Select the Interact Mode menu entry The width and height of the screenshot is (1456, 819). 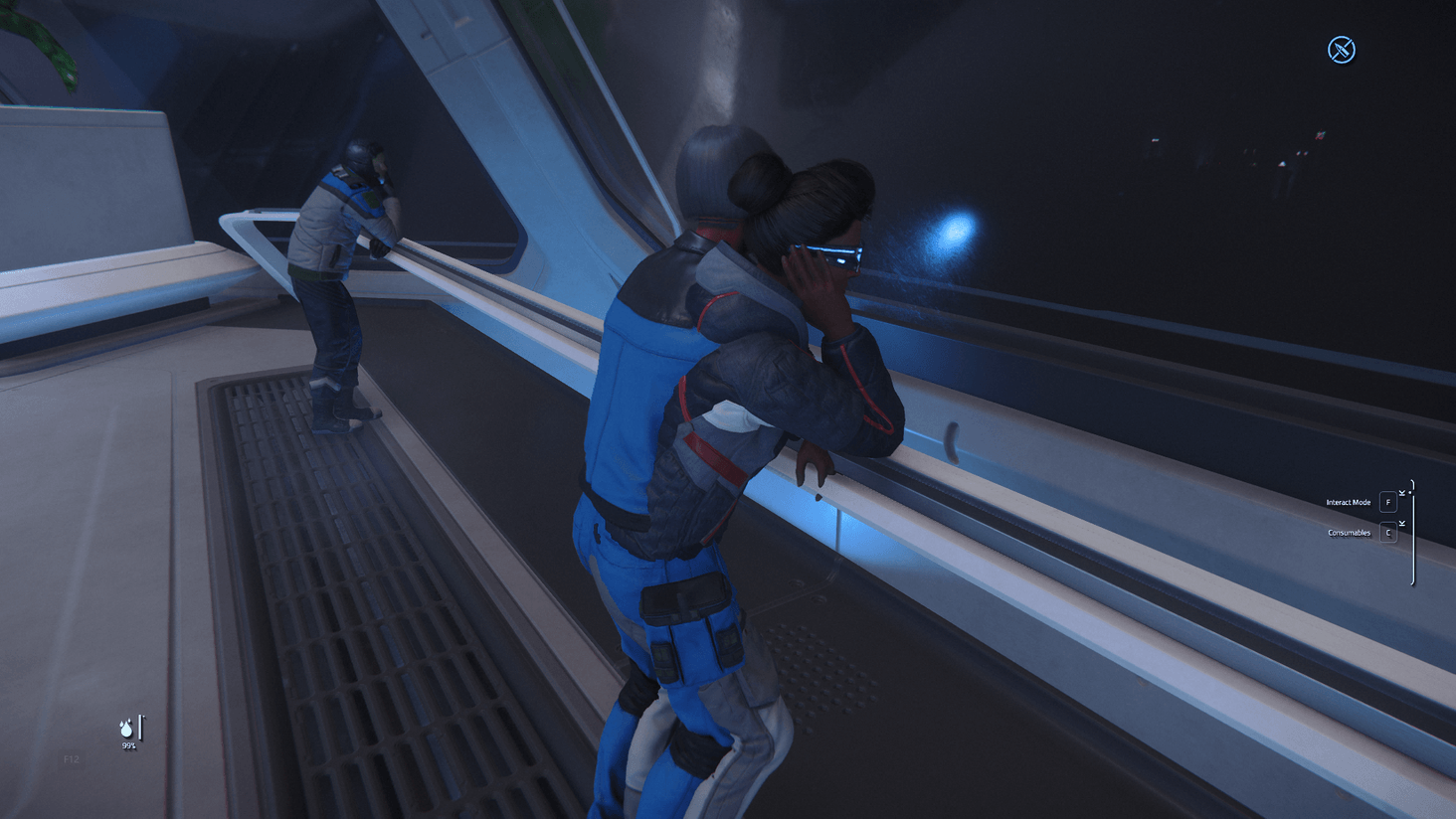[x=1348, y=502]
